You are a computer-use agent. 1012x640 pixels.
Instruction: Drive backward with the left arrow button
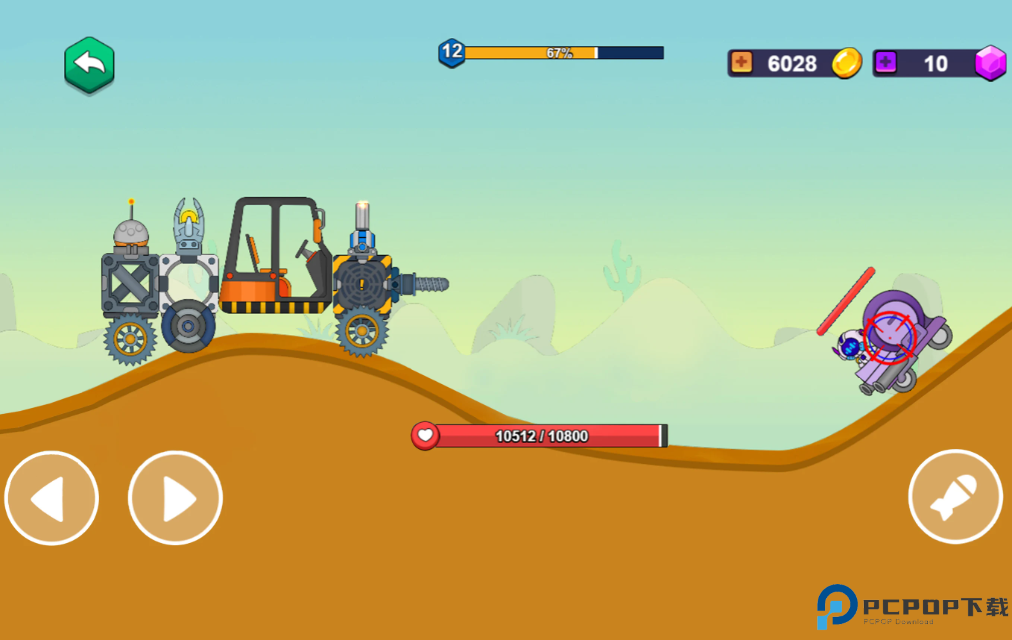tap(52, 498)
